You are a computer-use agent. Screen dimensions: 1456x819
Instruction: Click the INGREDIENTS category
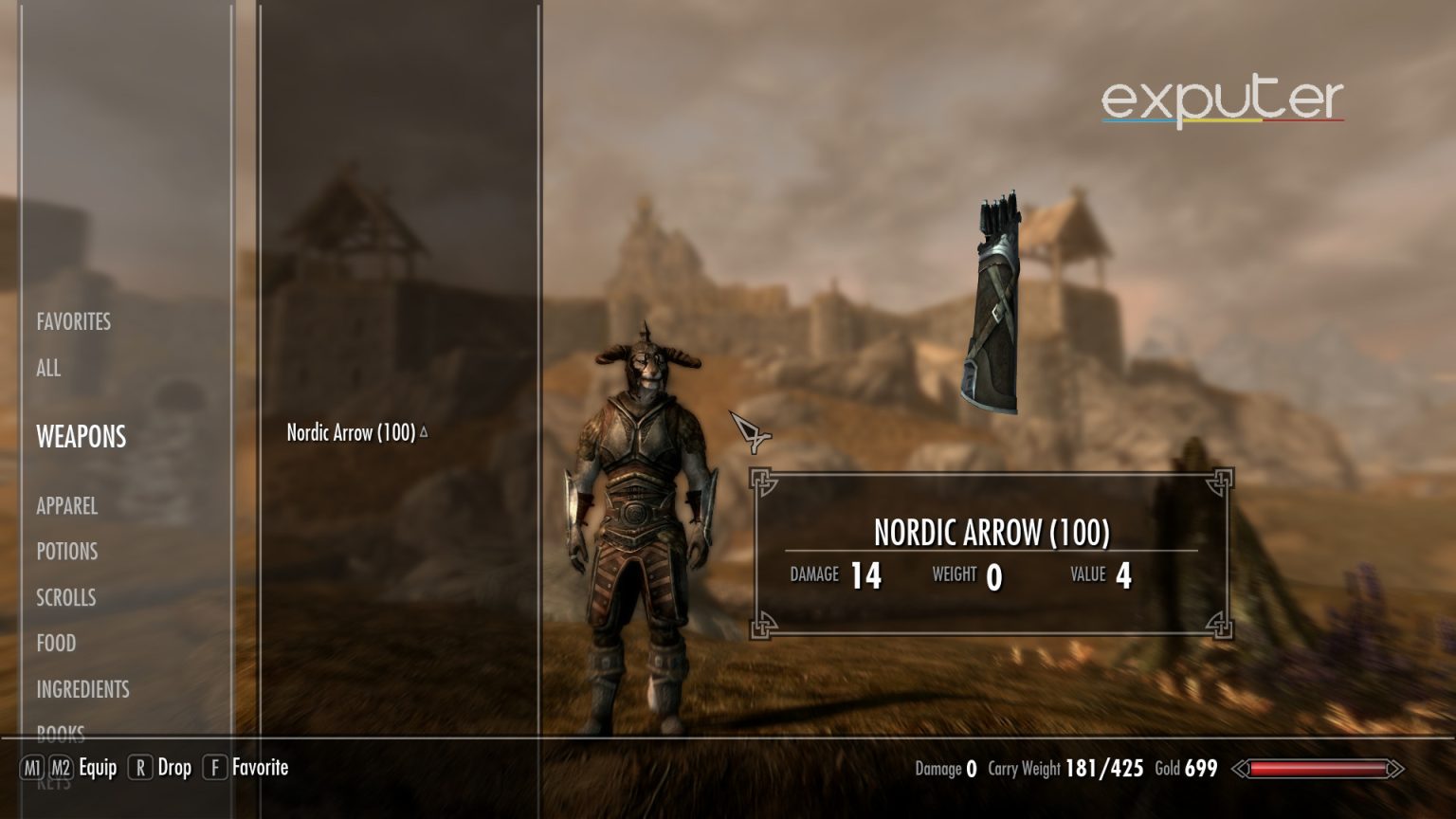pyautogui.click(x=82, y=689)
